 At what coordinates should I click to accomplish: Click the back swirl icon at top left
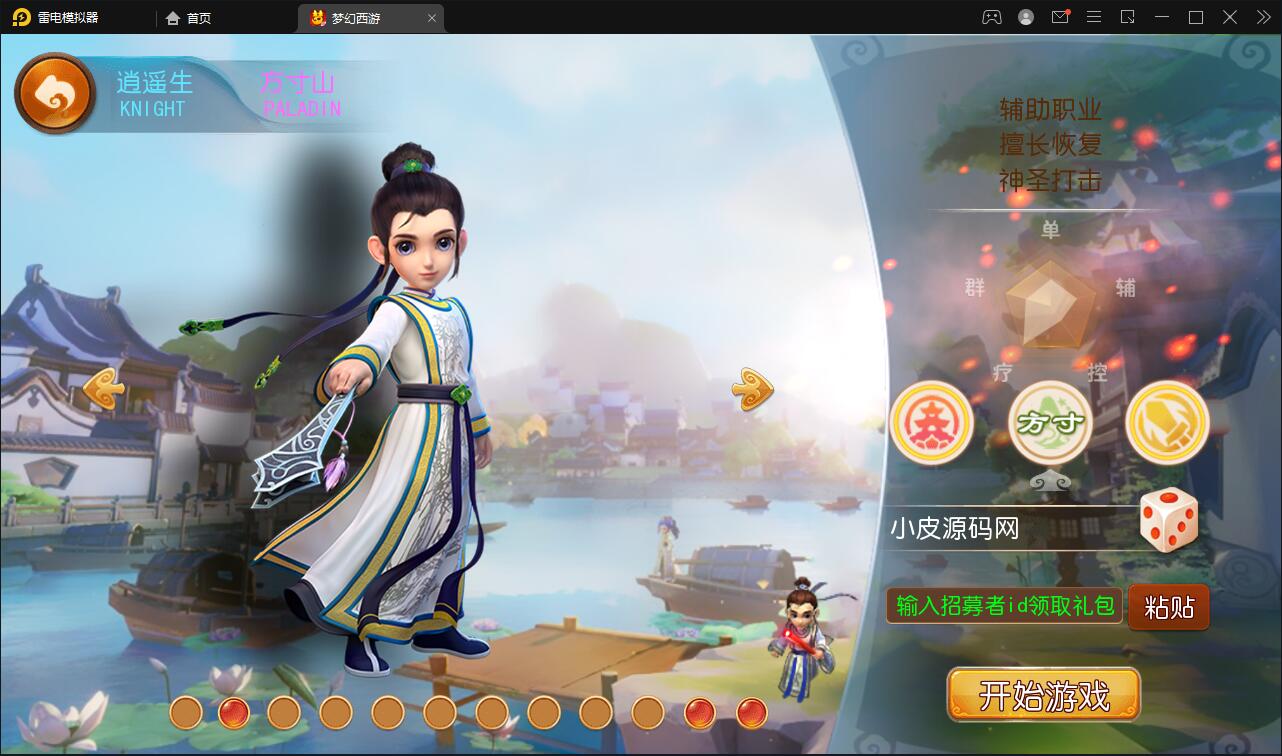pos(55,92)
